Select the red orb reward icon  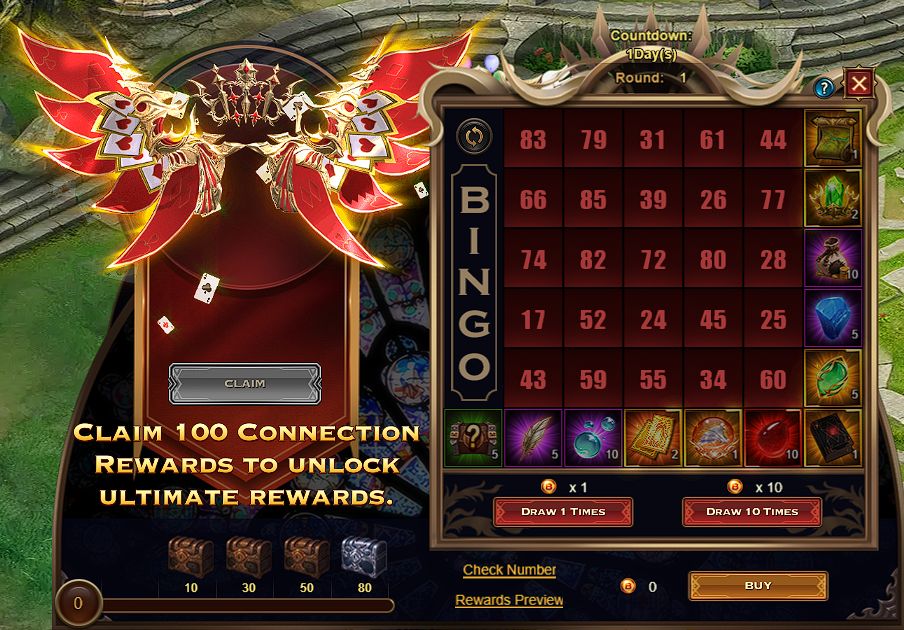(x=773, y=440)
